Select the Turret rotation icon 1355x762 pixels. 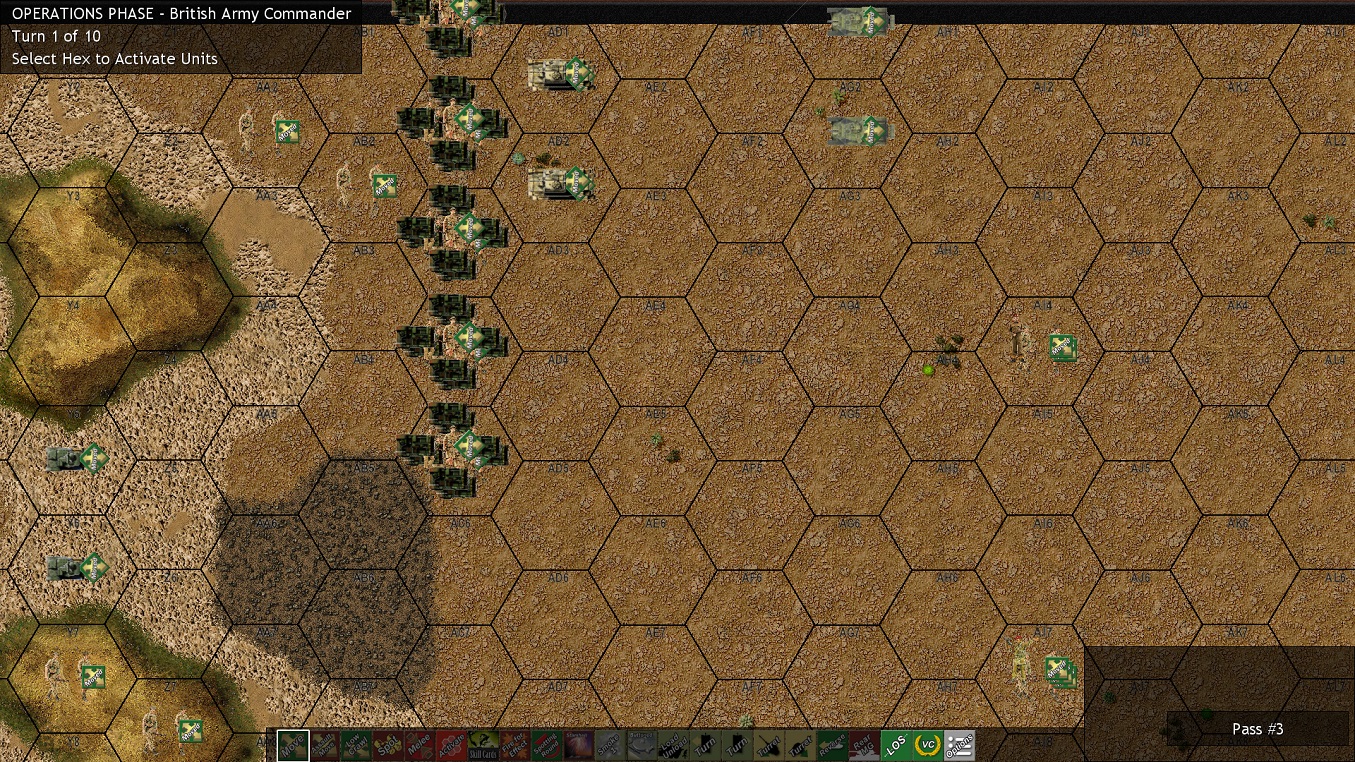(770, 745)
